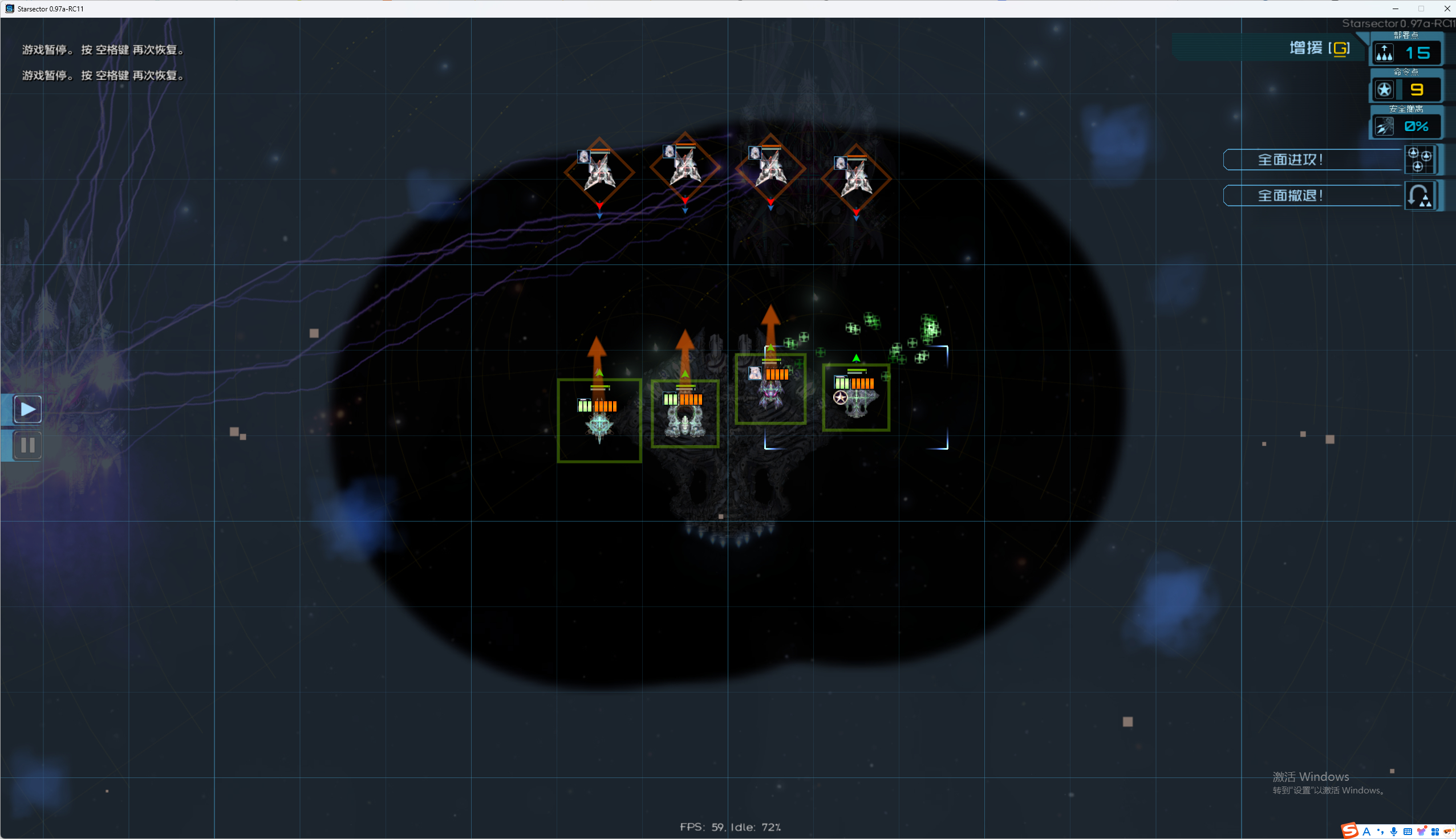The image size is (1456, 839).
Task: Open the 增援 reinforcements panel
Action: click(1319, 48)
